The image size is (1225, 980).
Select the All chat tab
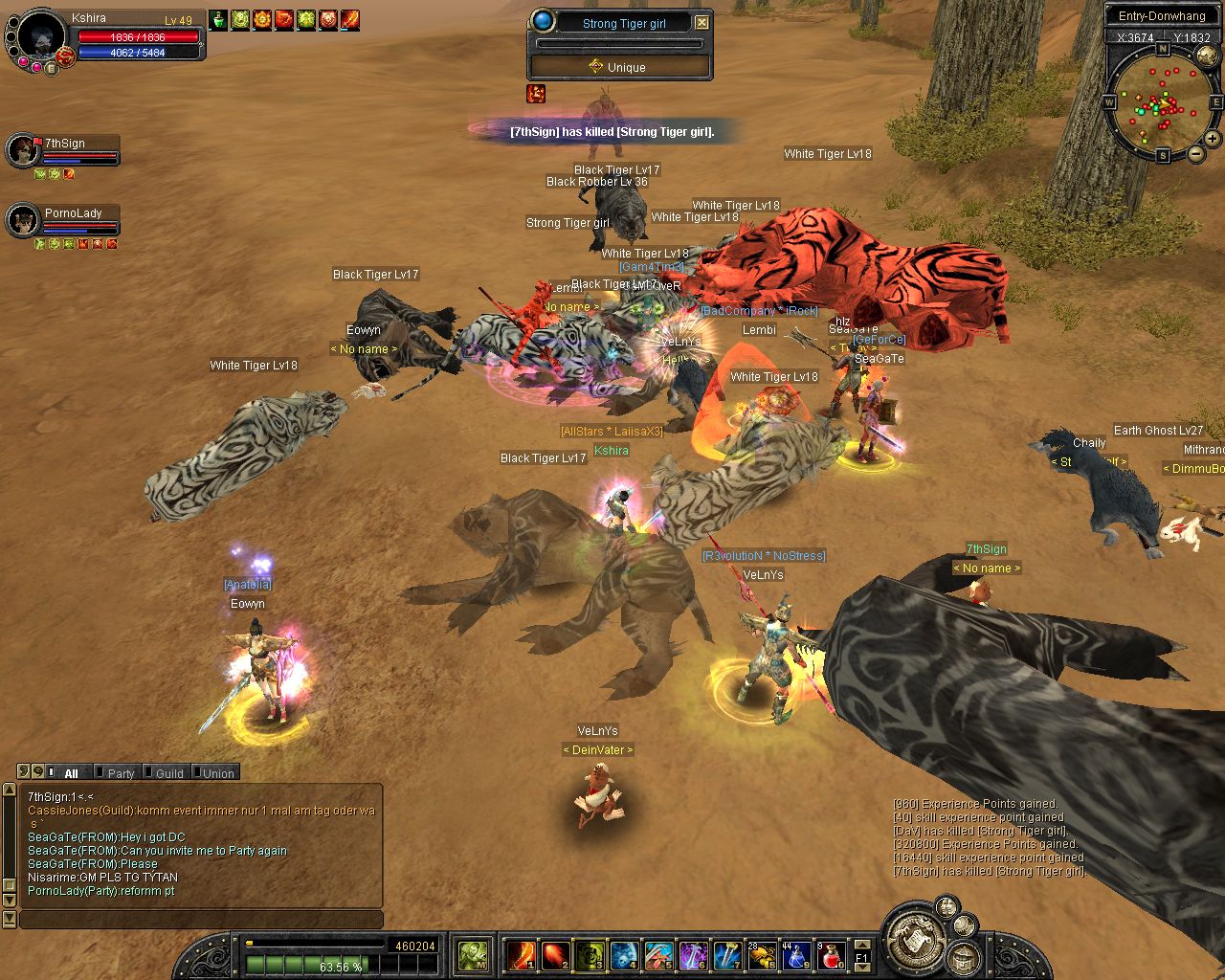68,773
